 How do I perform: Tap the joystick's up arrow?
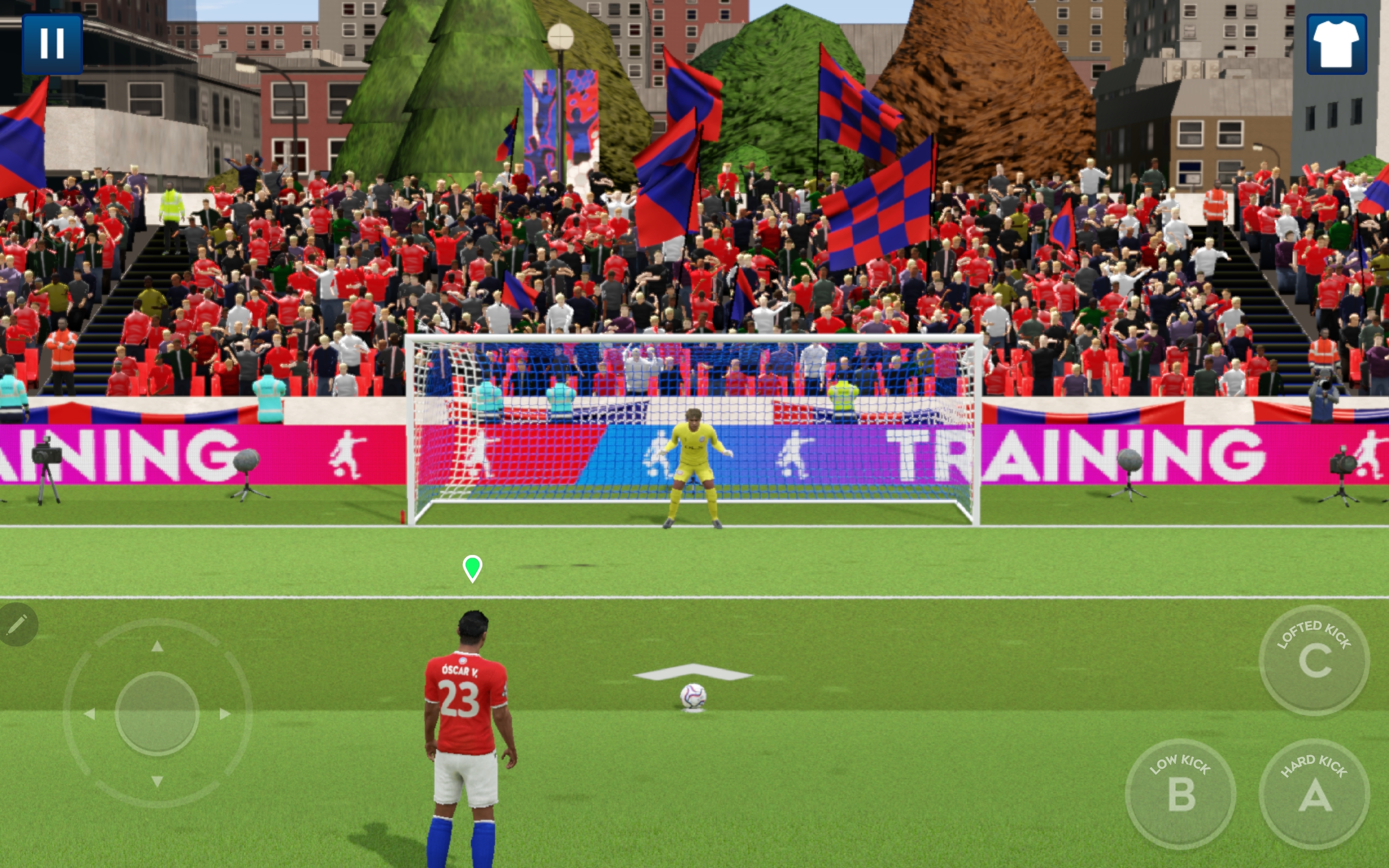click(157, 647)
